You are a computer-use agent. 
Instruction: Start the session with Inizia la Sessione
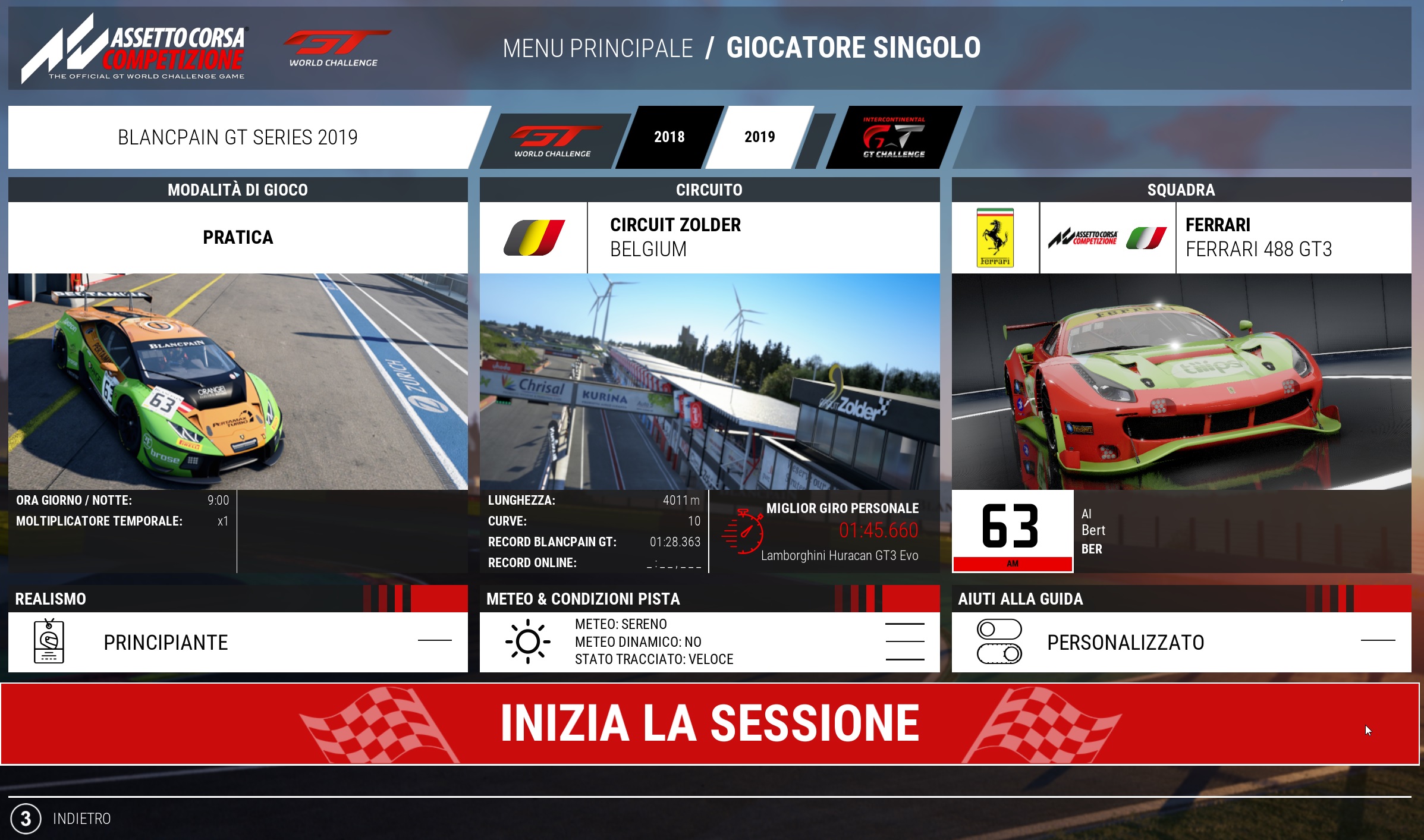pos(710,723)
